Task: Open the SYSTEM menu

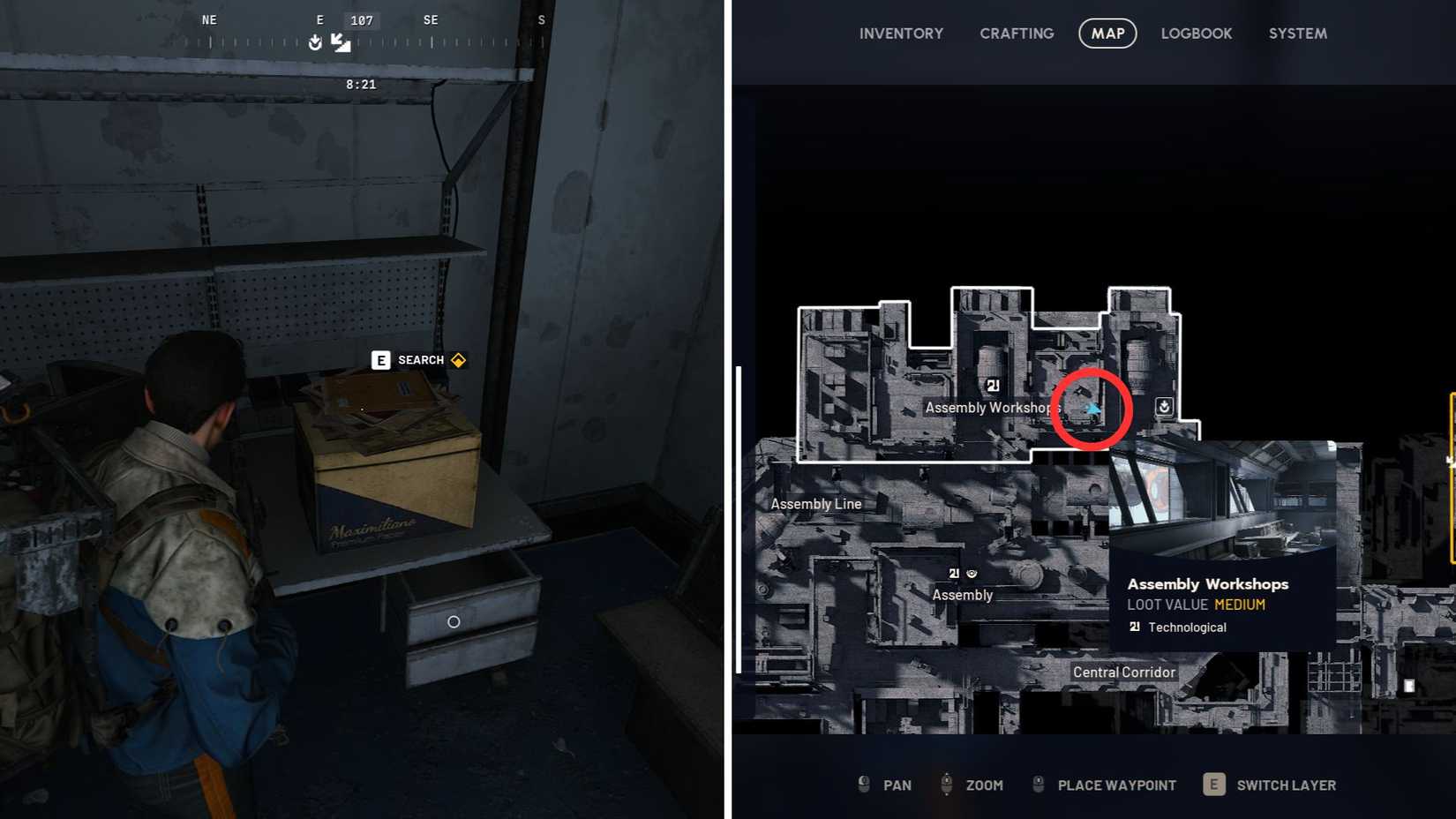Action: [1297, 33]
